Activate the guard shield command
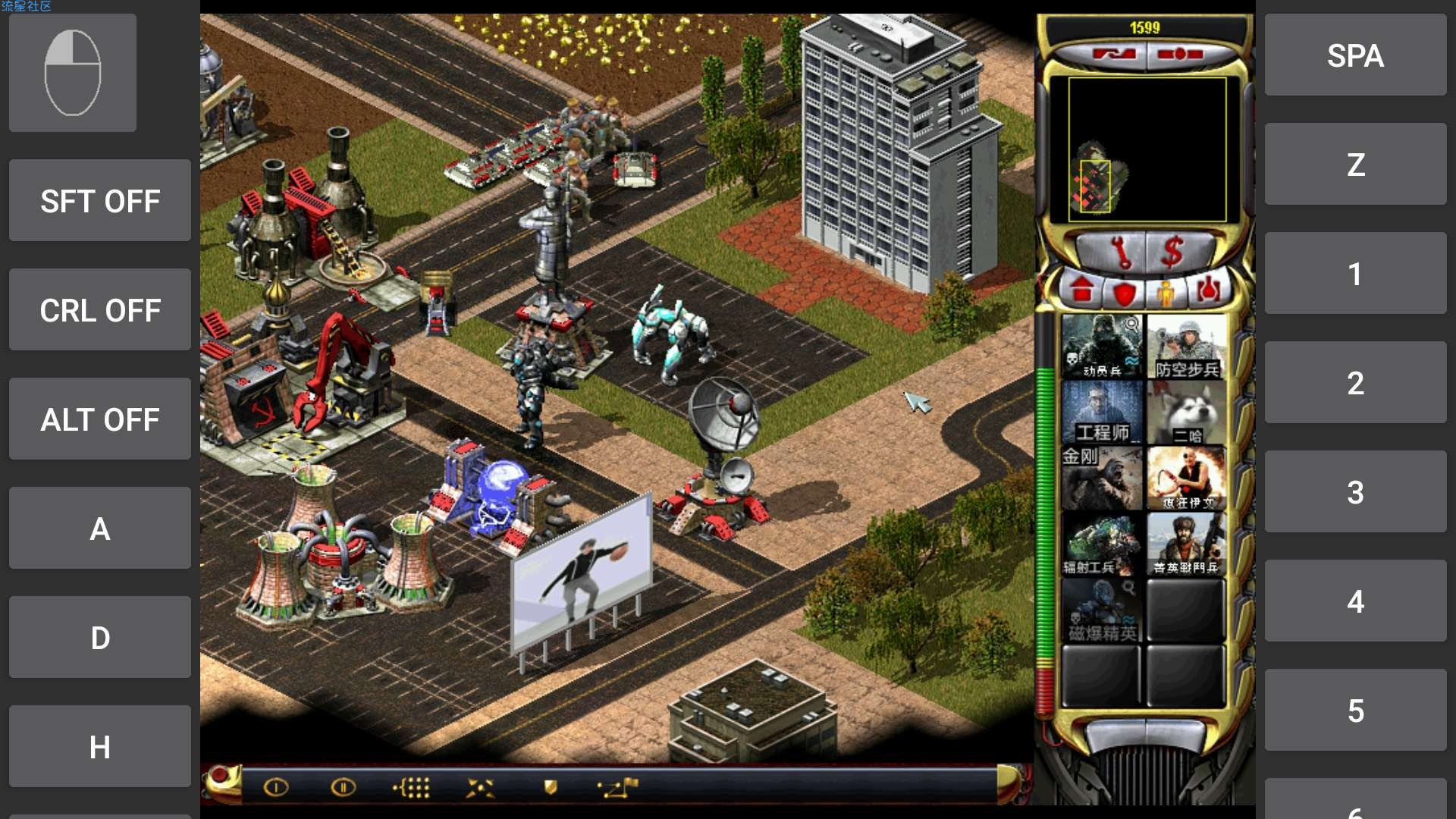The image size is (1456, 819). click(x=551, y=788)
